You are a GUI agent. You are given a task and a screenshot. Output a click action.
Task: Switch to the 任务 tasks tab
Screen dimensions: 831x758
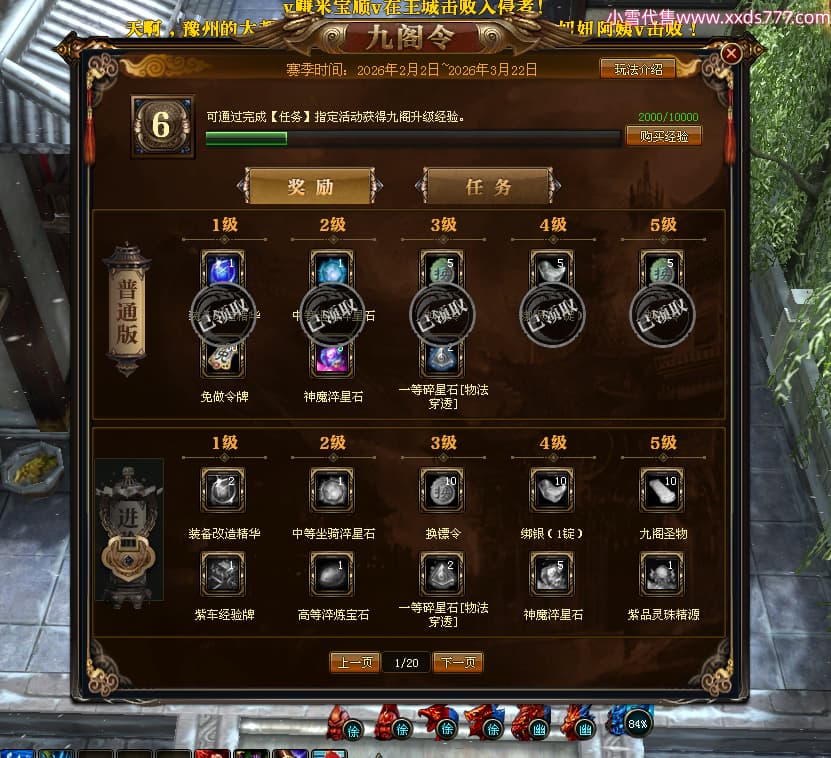(488, 187)
